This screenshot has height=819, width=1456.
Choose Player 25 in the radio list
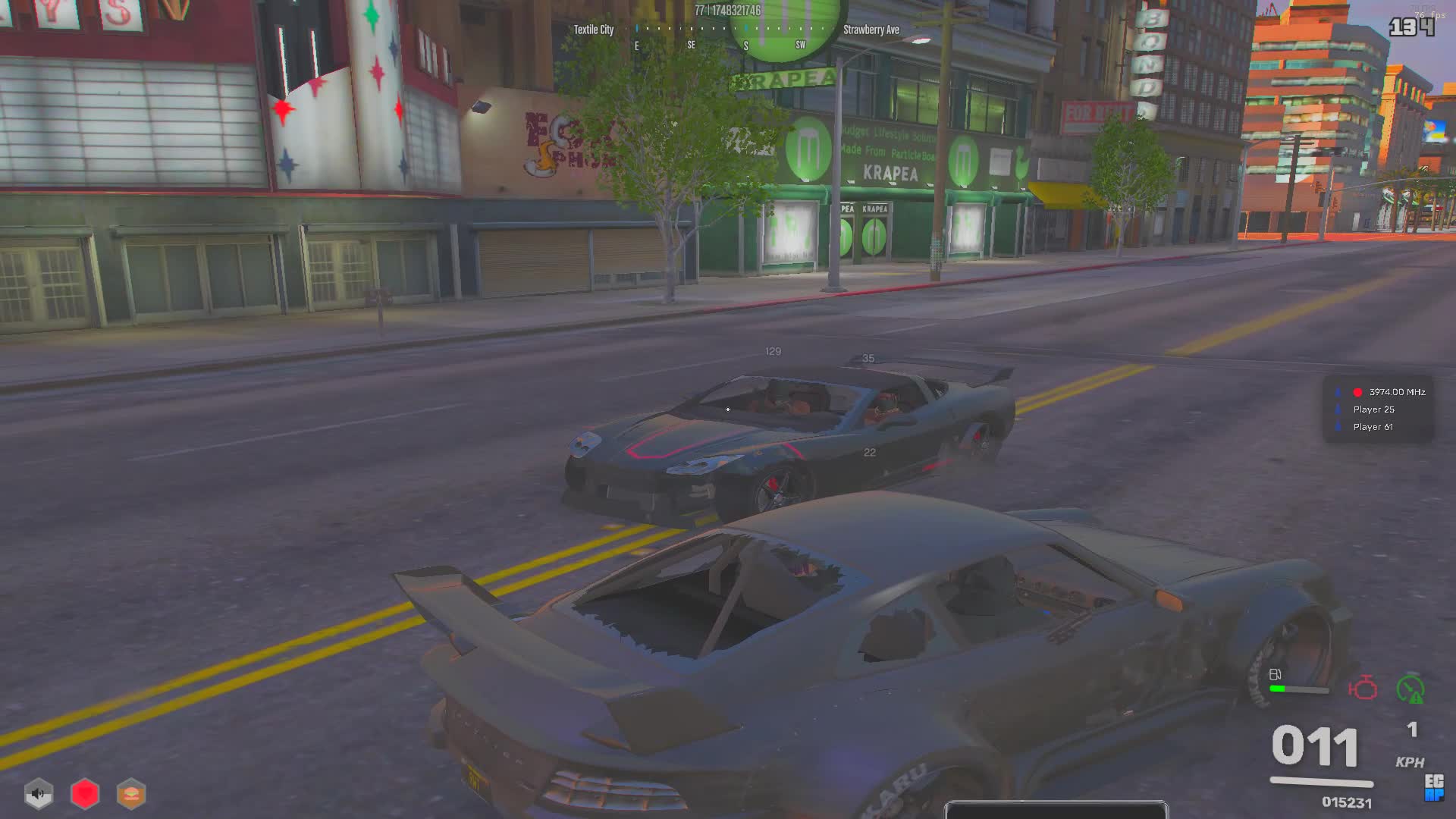1373,409
